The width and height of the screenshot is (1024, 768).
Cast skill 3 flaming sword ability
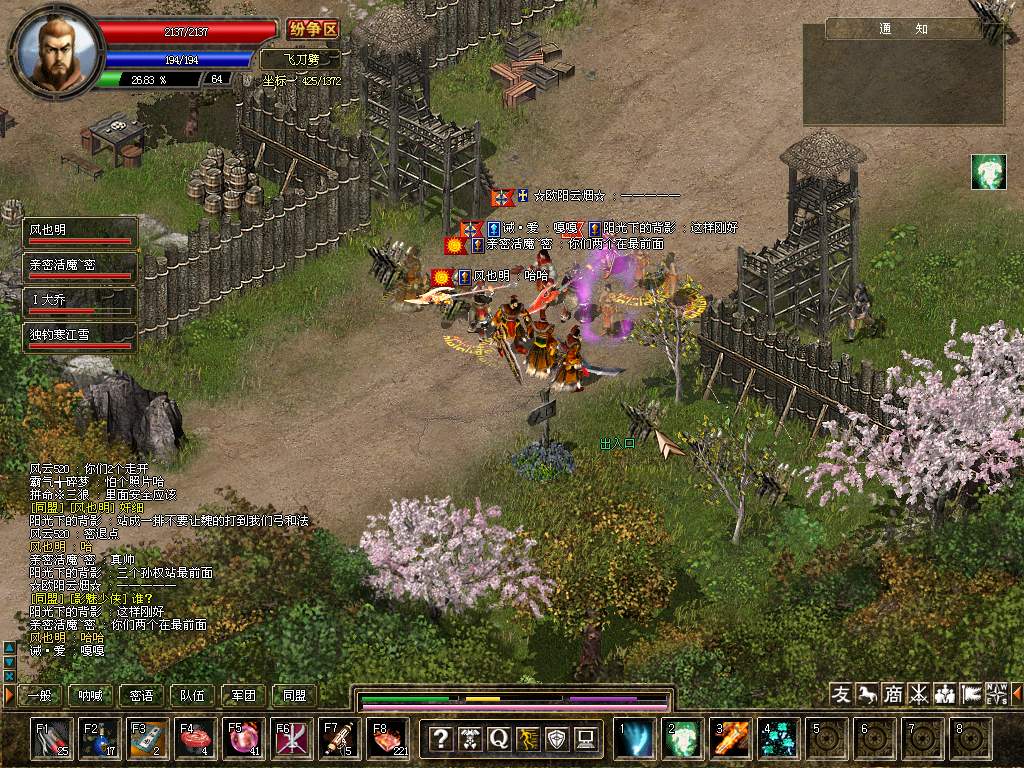tap(731, 739)
